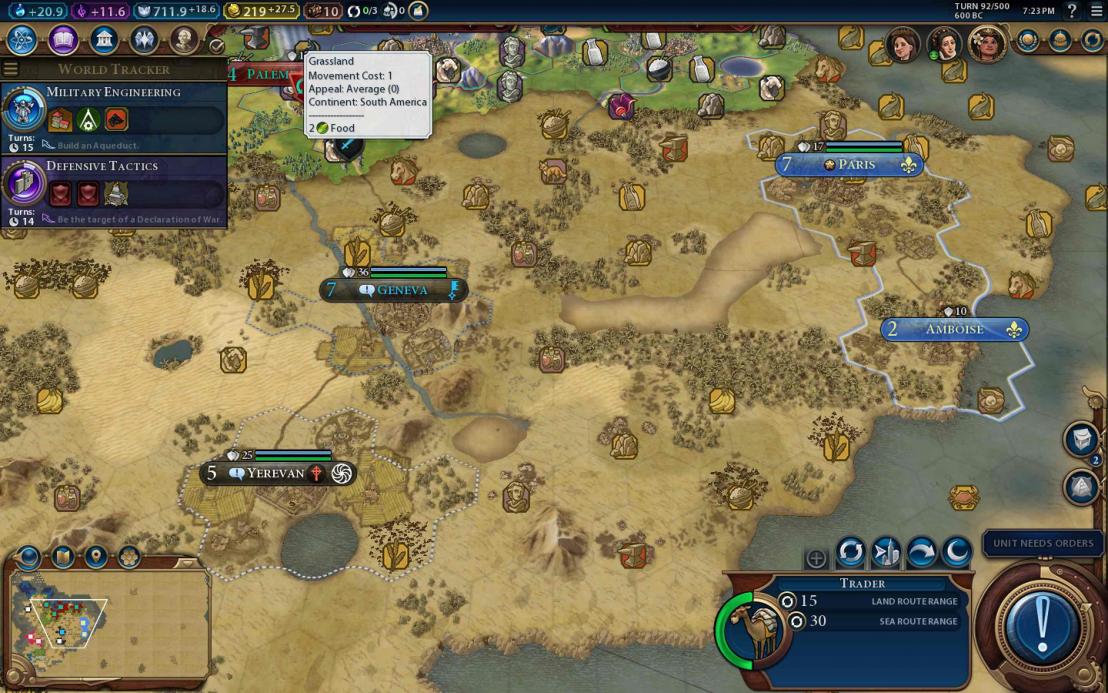This screenshot has height=693, width=1108.
Task: Open the technology tree button
Action: 22,40
